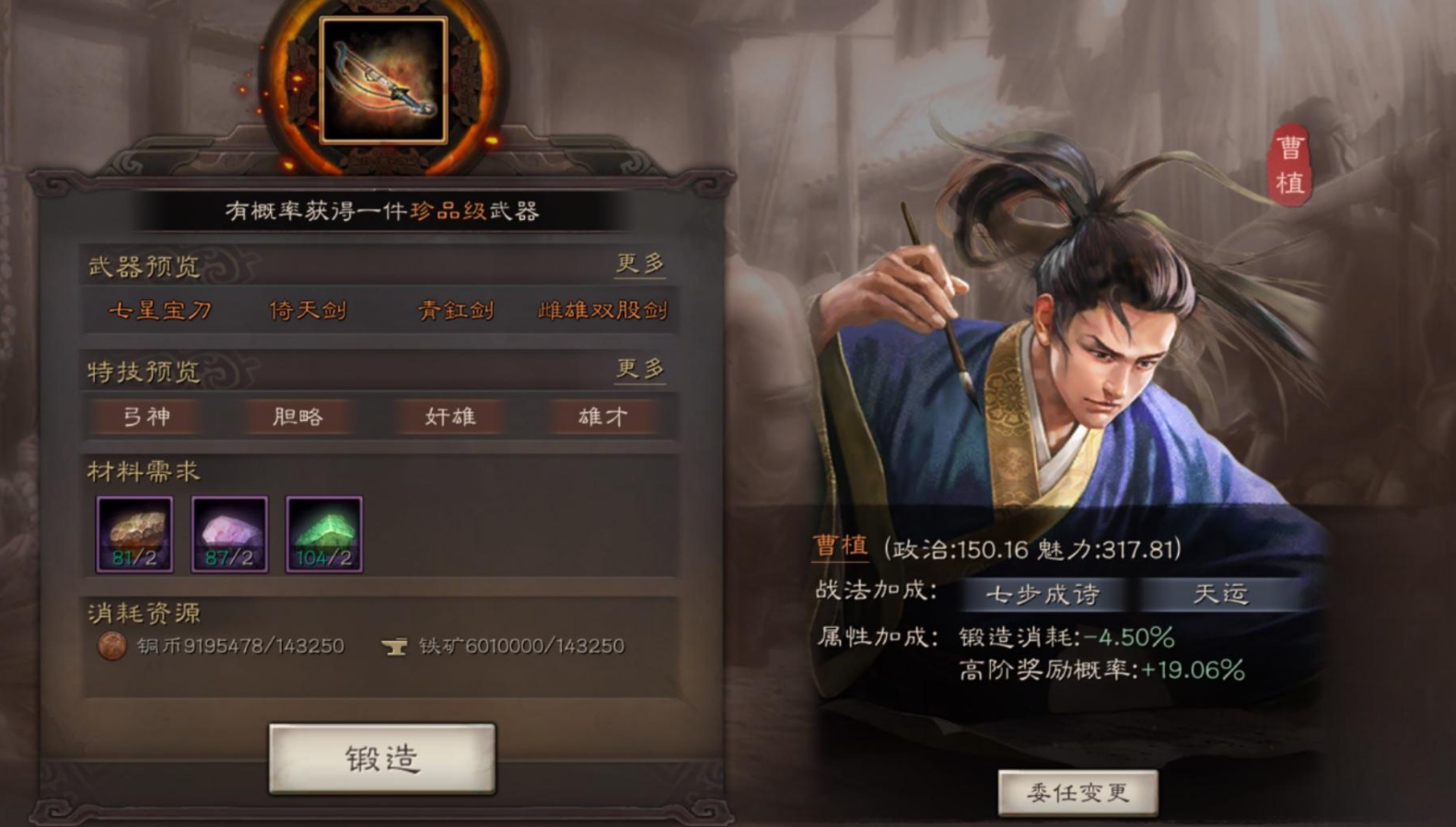Viewport: 1456px width, 827px height.
Task: Select the gold ore material icon
Action: click(134, 534)
